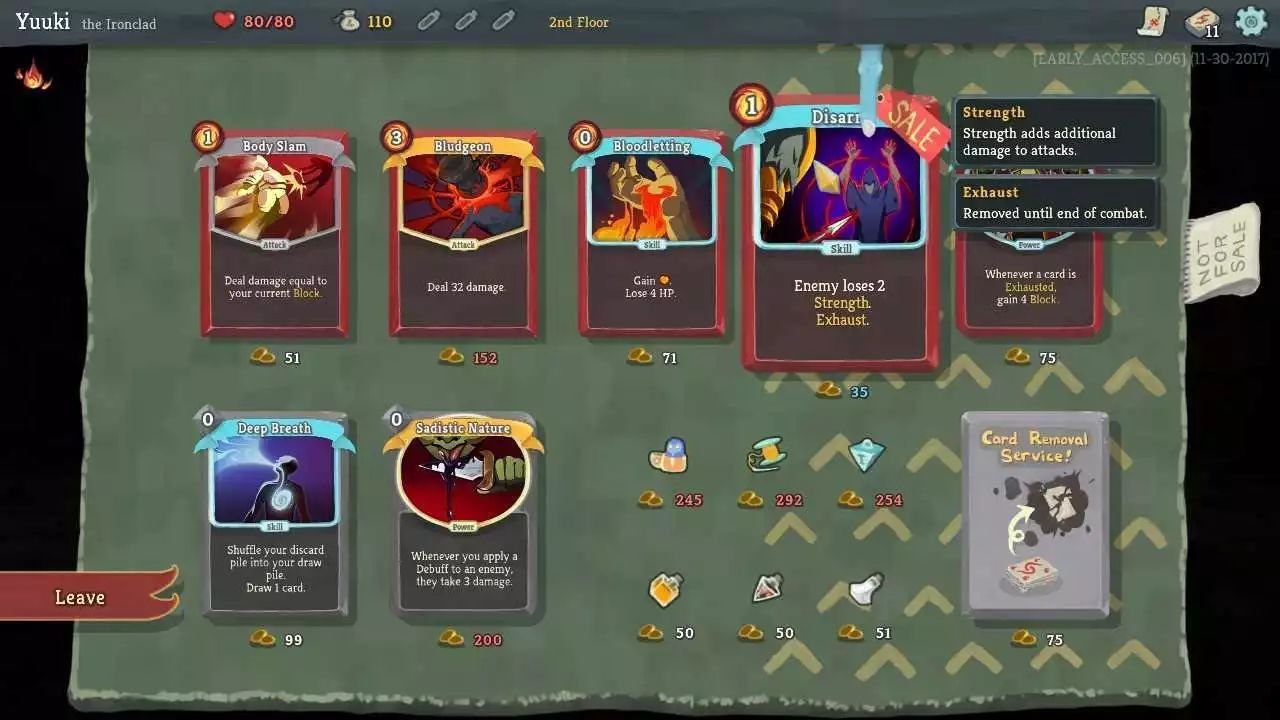
Task: Open the settings gear menu
Action: click(x=1251, y=21)
